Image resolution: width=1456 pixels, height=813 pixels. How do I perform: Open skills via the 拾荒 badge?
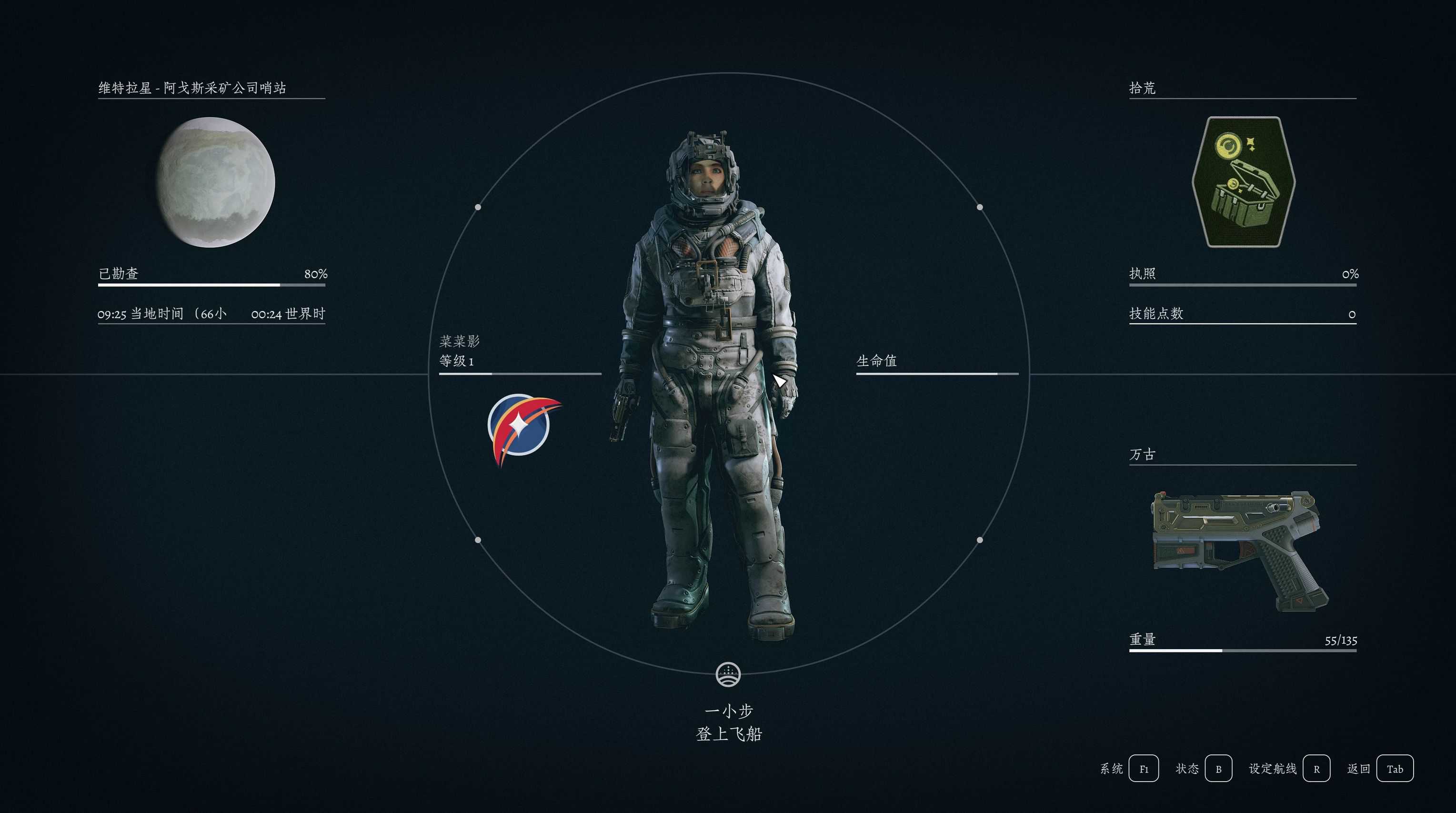click(x=1243, y=182)
